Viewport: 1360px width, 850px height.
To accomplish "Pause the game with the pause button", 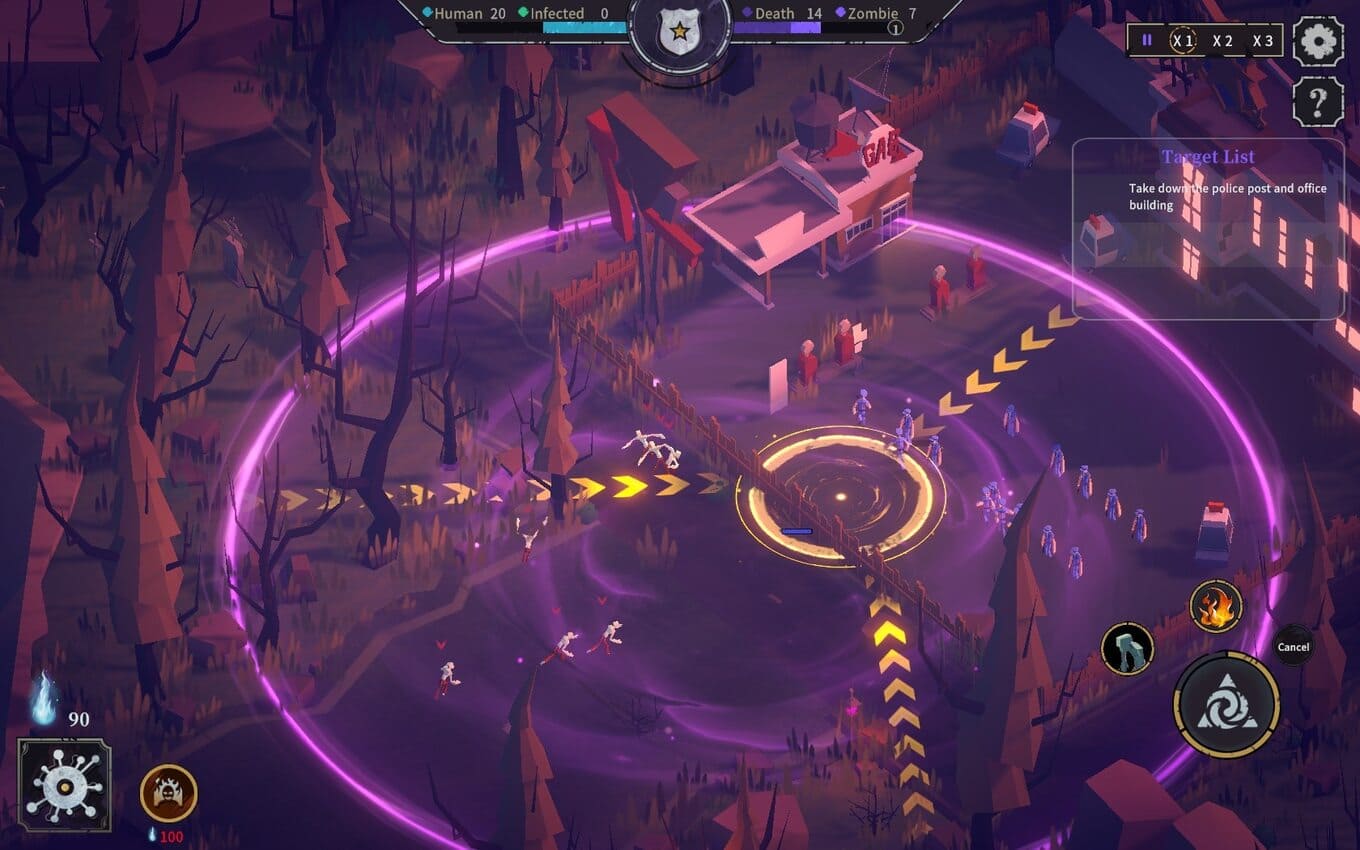I will (1147, 41).
